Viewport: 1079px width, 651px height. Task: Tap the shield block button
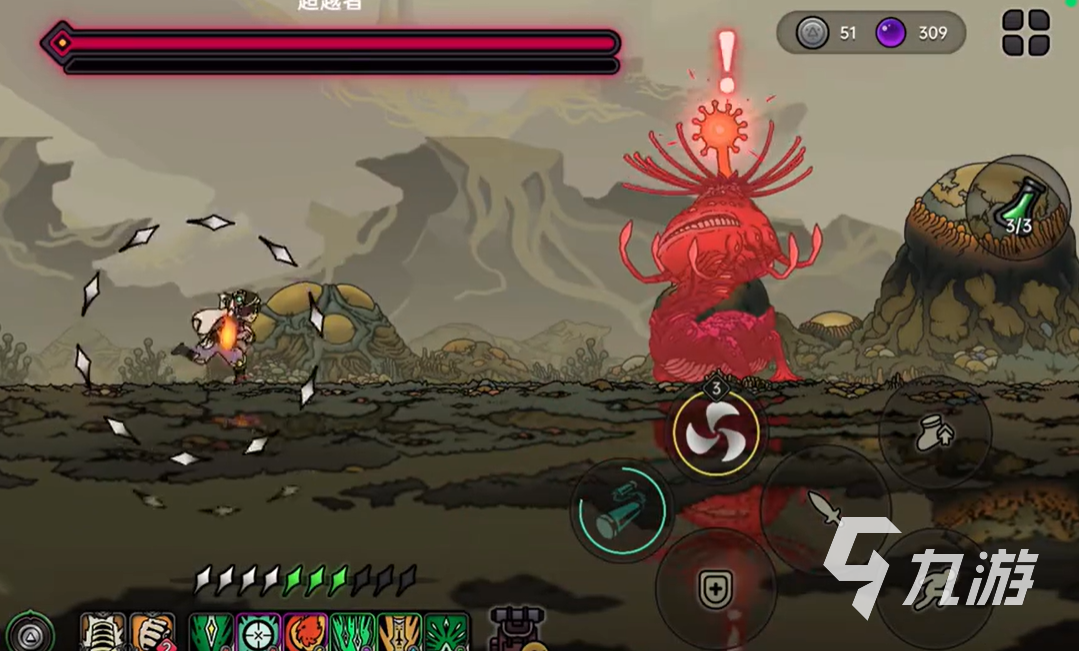point(714,591)
